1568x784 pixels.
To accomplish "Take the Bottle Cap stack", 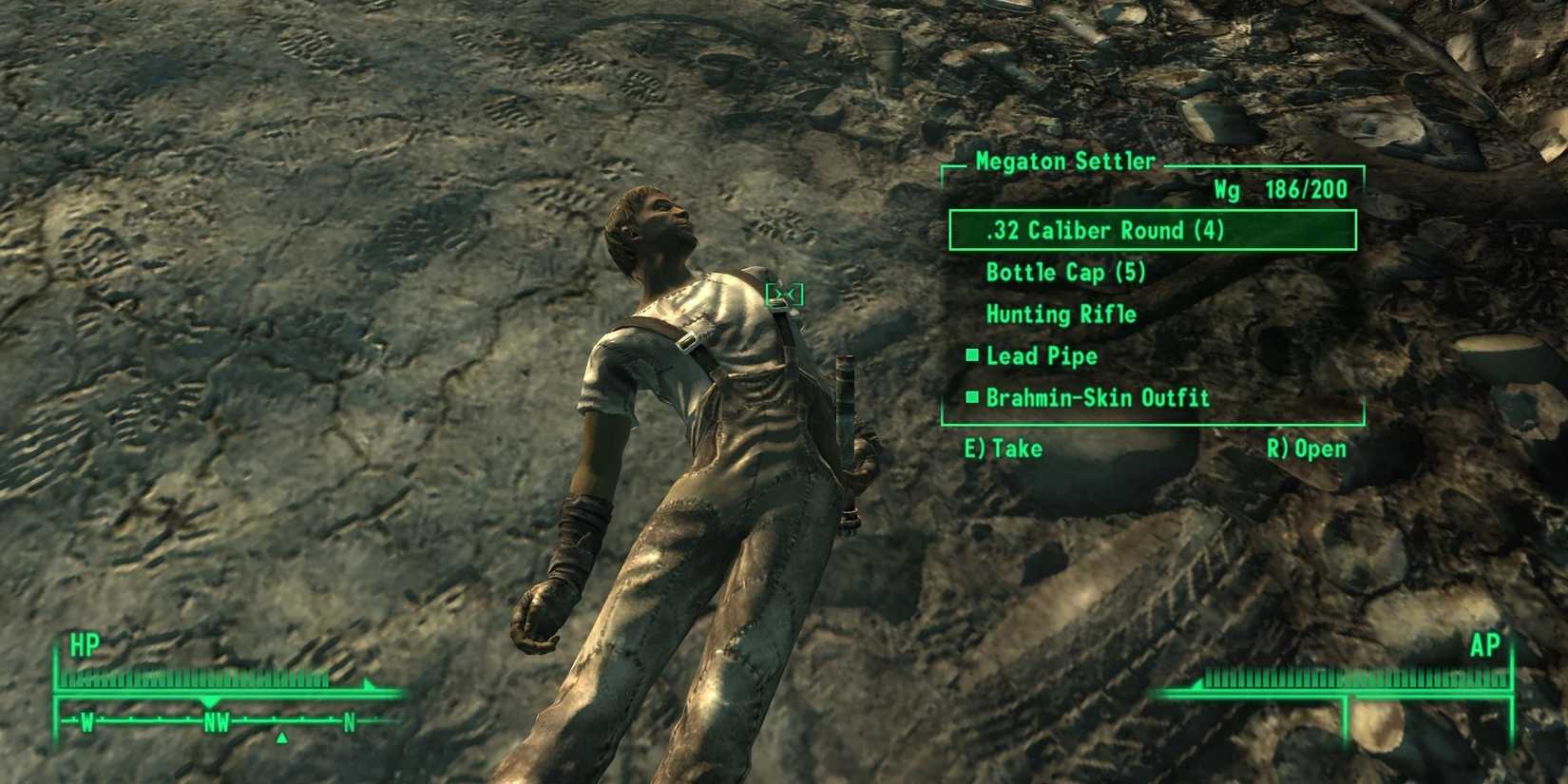I will pos(1064,273).
